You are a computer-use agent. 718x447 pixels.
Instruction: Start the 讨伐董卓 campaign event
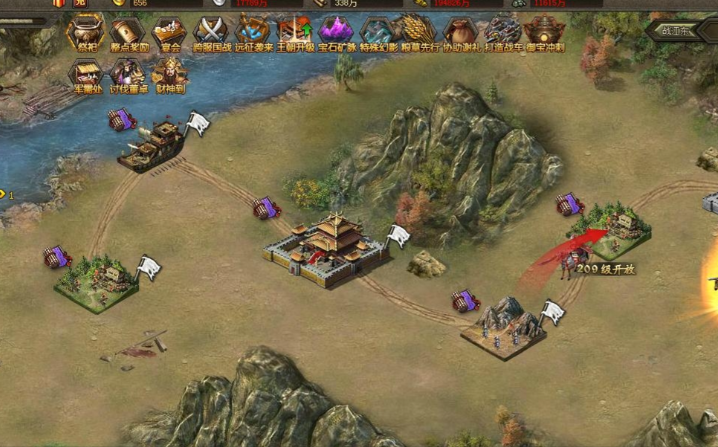(128, 75)
